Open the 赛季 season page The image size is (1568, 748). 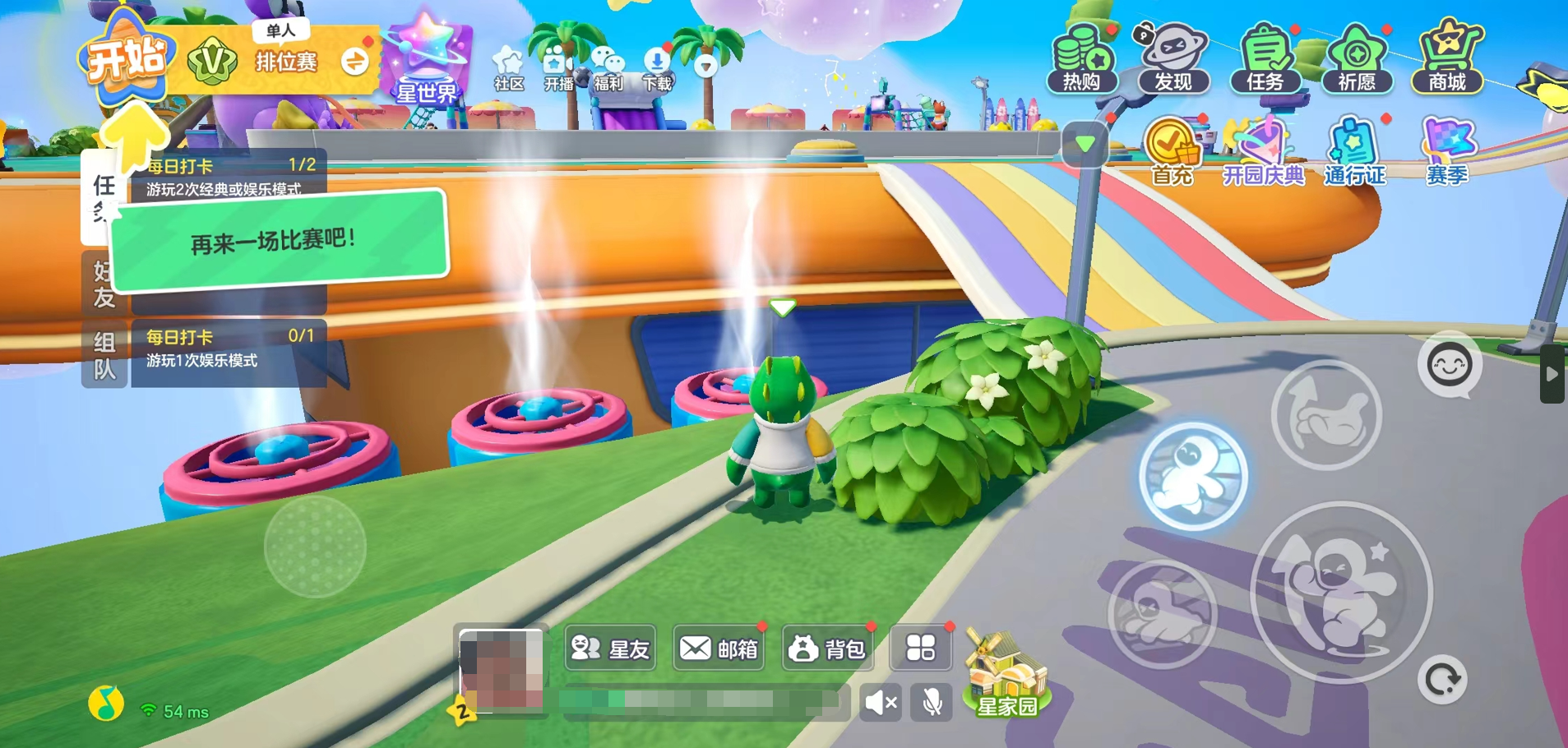[1446, 152]
